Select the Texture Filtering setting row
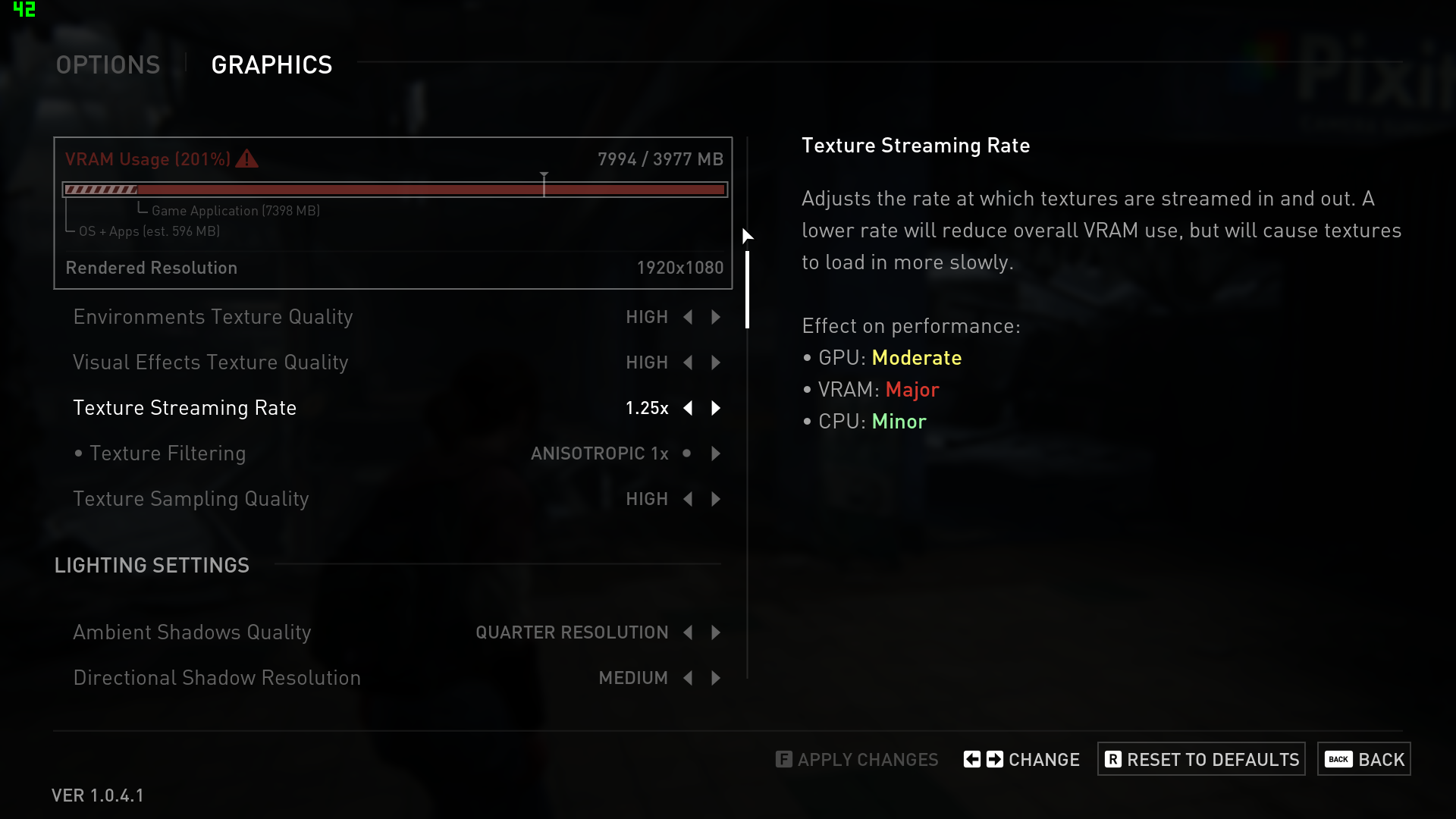The image size is (1456, 819). coord(168,453)
